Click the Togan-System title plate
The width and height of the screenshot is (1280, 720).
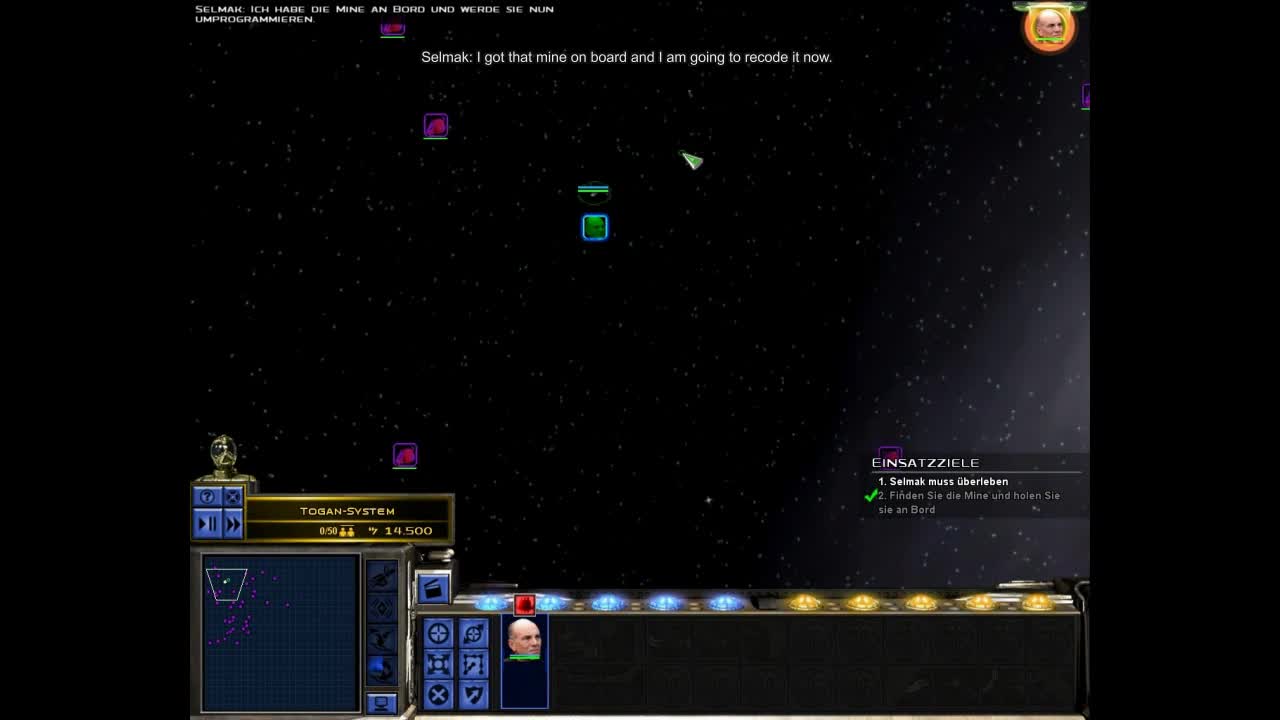click(347, 511)
